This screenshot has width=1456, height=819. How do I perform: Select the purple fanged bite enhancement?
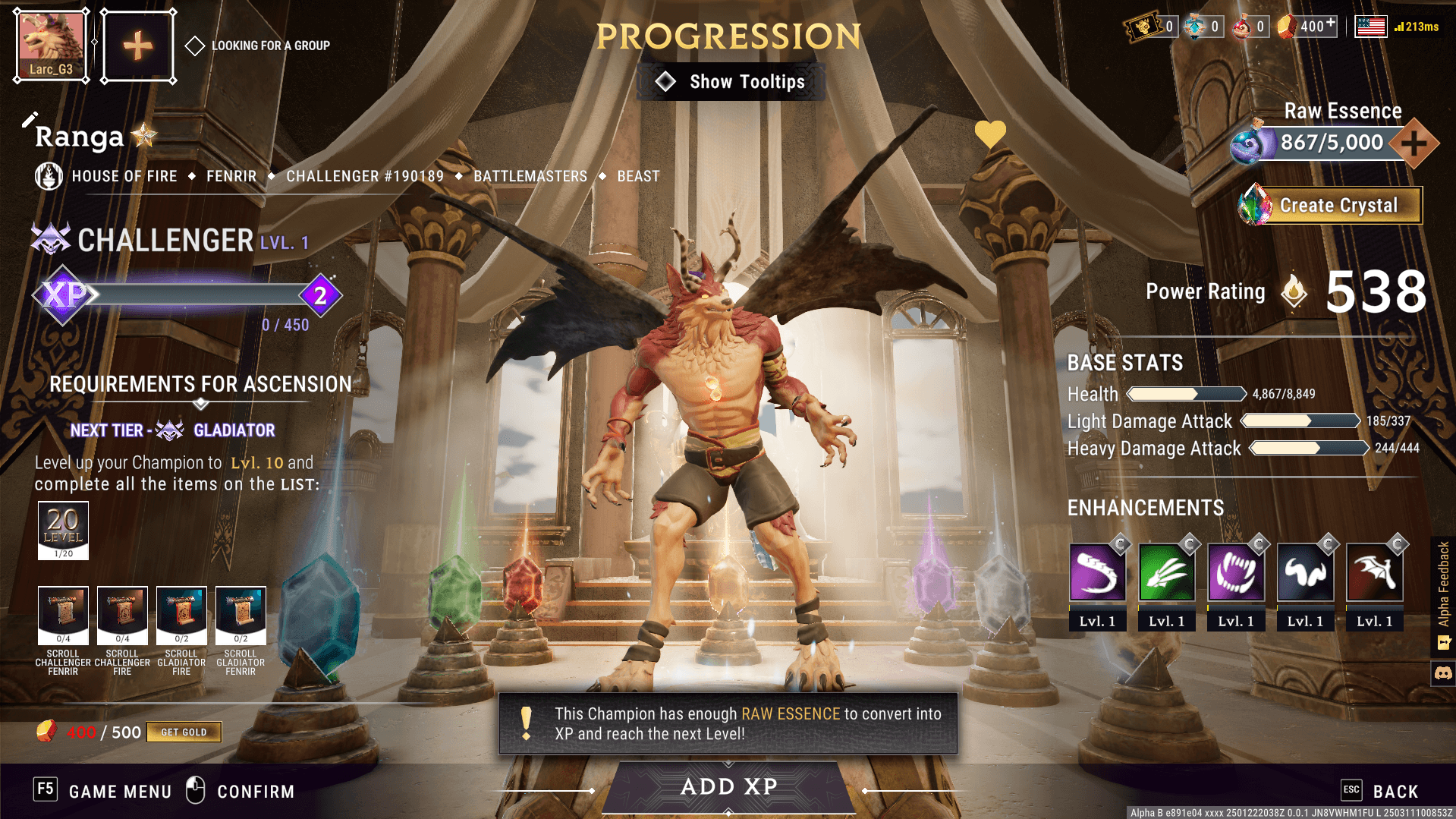[1235, 574]
